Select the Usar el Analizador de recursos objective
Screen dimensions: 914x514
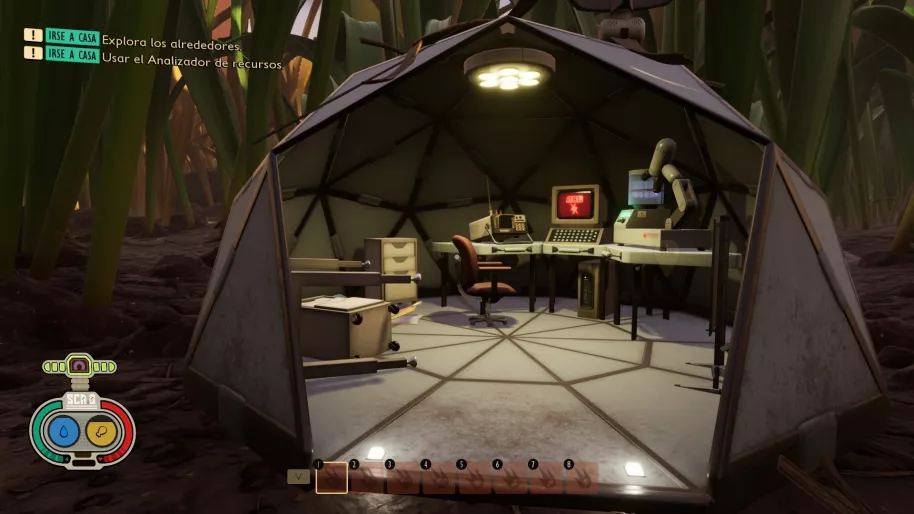point(193,63)
